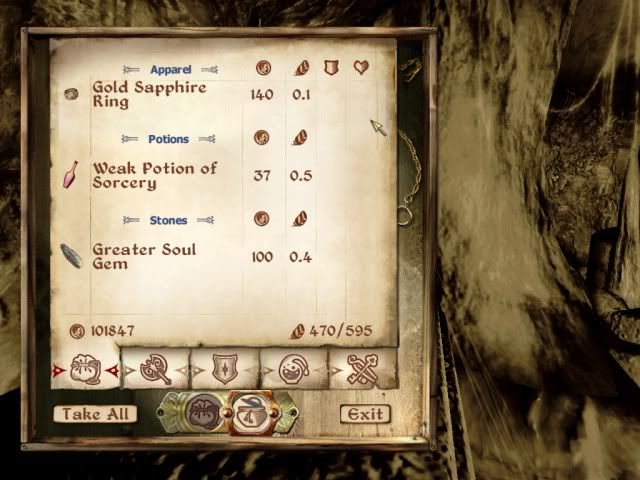Pick up the Greater Soul Gem

tap(145, 257)
